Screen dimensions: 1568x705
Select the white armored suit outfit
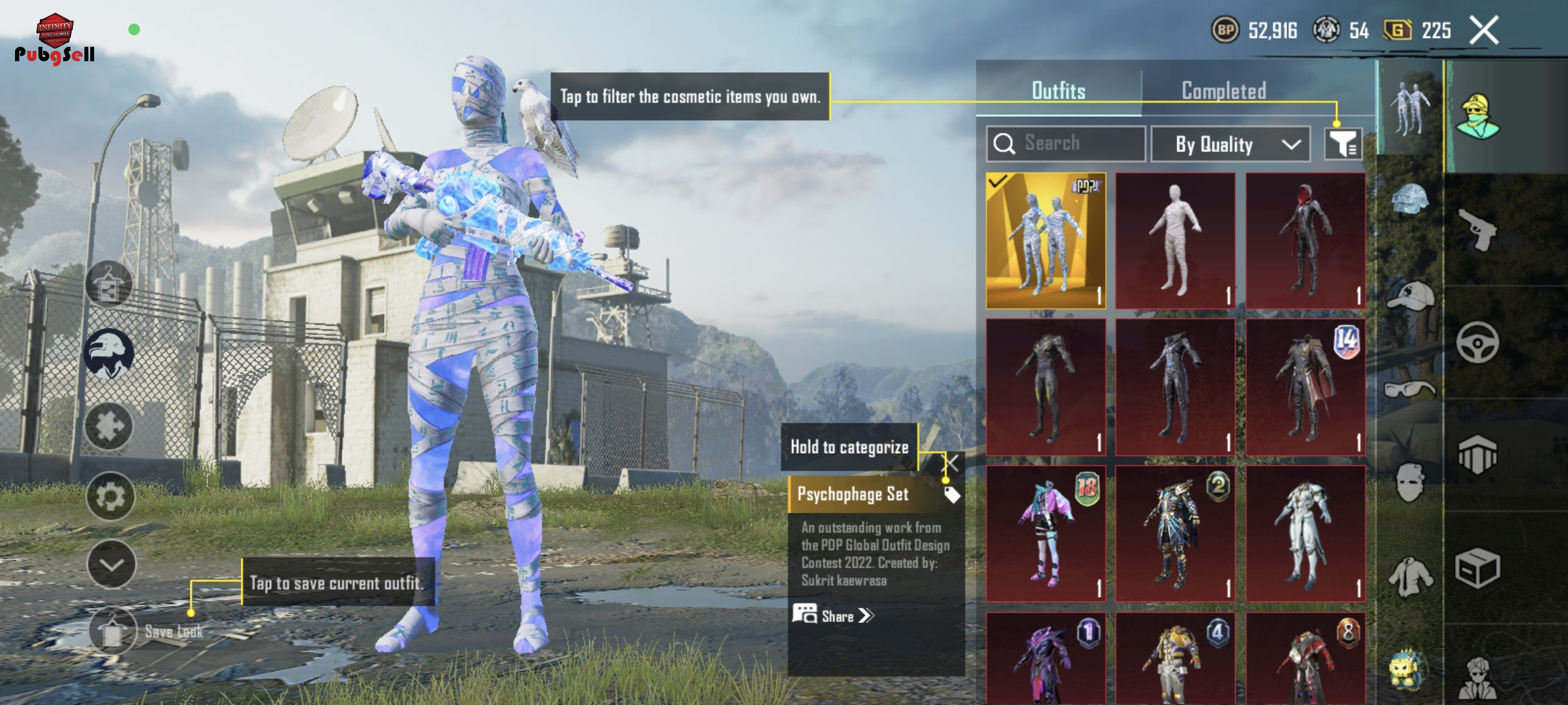tap(1305, 533)
